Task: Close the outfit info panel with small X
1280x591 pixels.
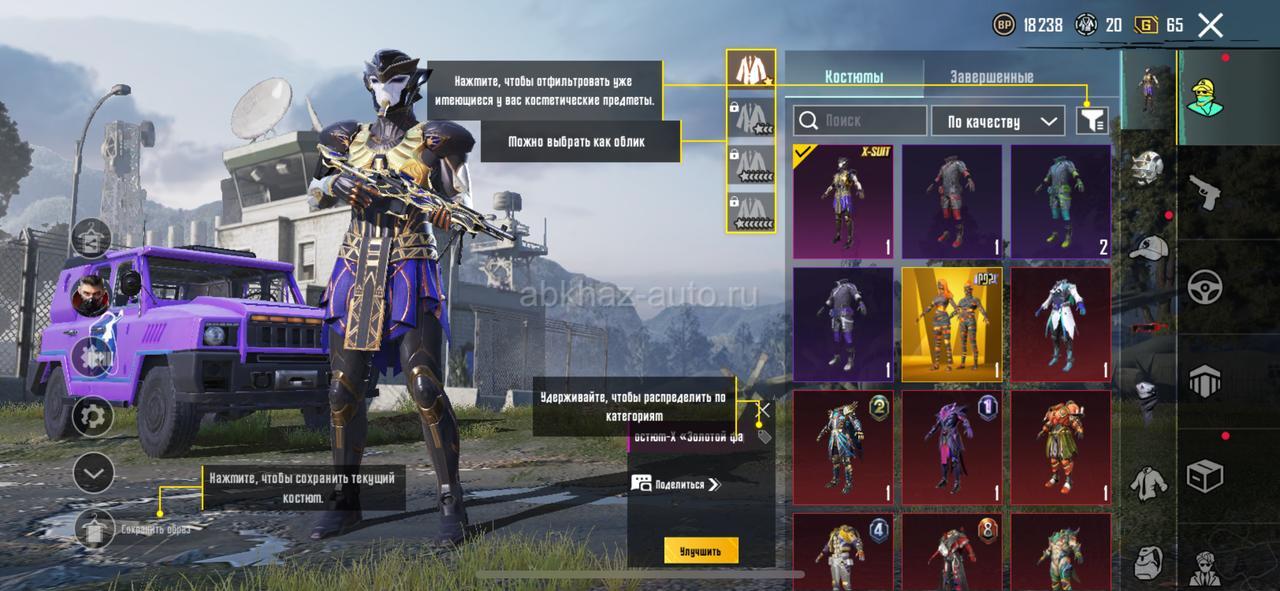Action: (764, 408)
